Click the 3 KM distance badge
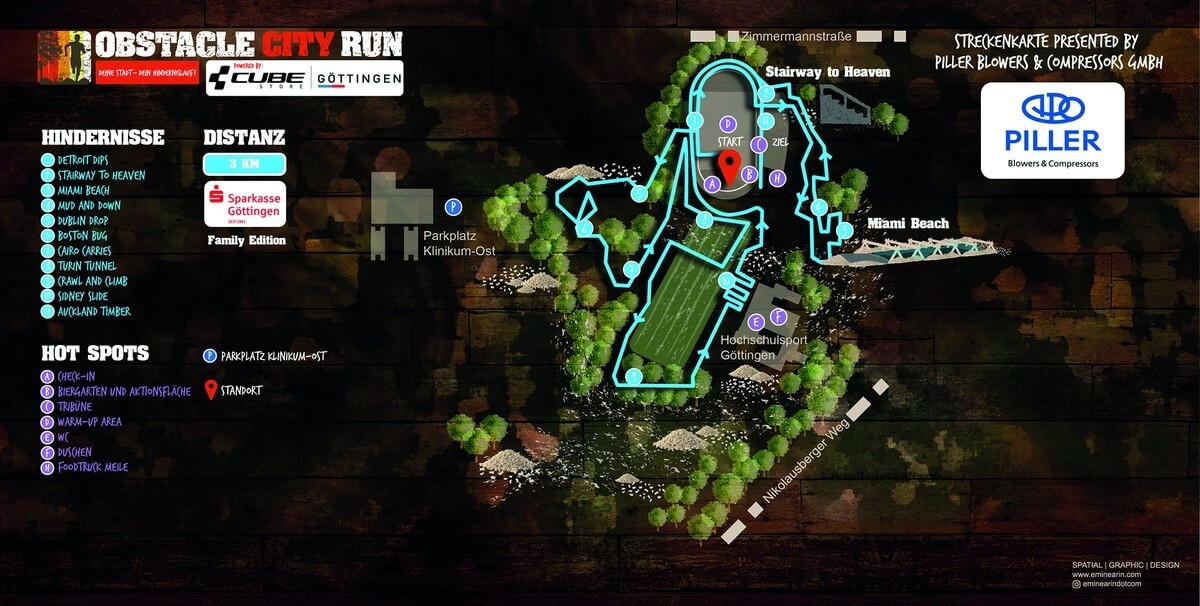The width and height of the screenshot is (1200, 606). [245, 164]
